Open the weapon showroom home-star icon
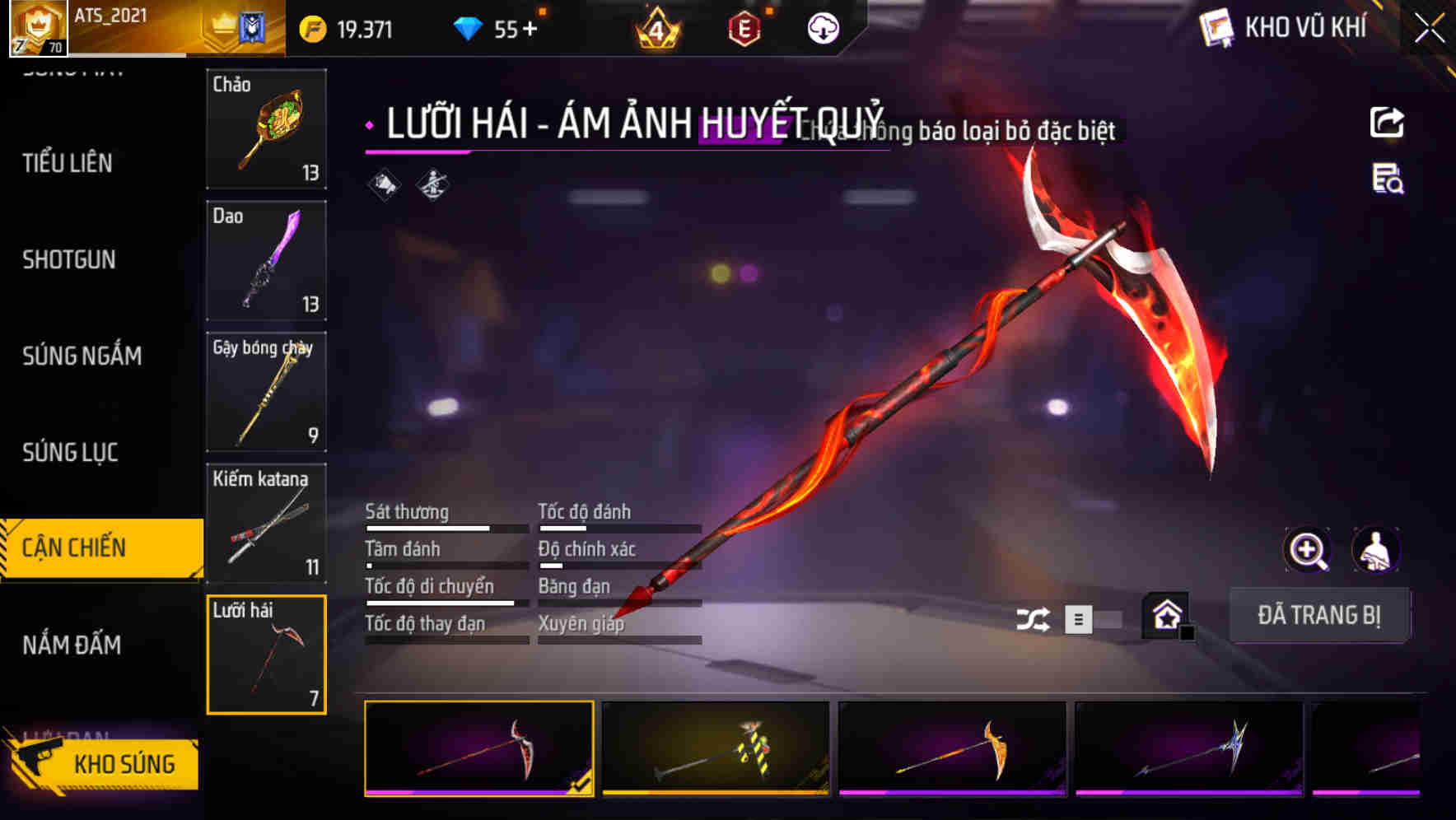 (1165, 616)
